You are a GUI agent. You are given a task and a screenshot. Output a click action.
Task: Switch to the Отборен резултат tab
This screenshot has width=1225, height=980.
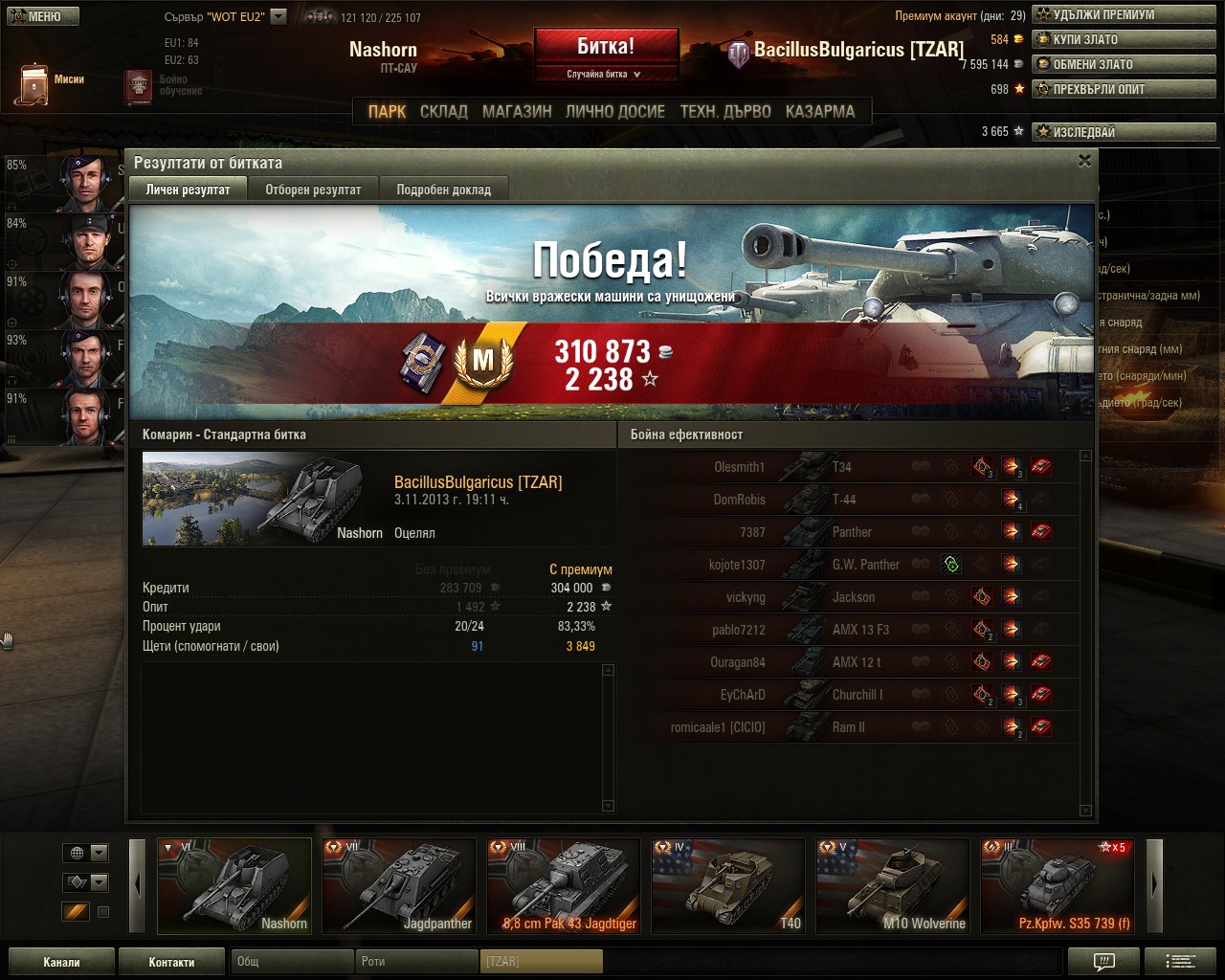point(313,189)
